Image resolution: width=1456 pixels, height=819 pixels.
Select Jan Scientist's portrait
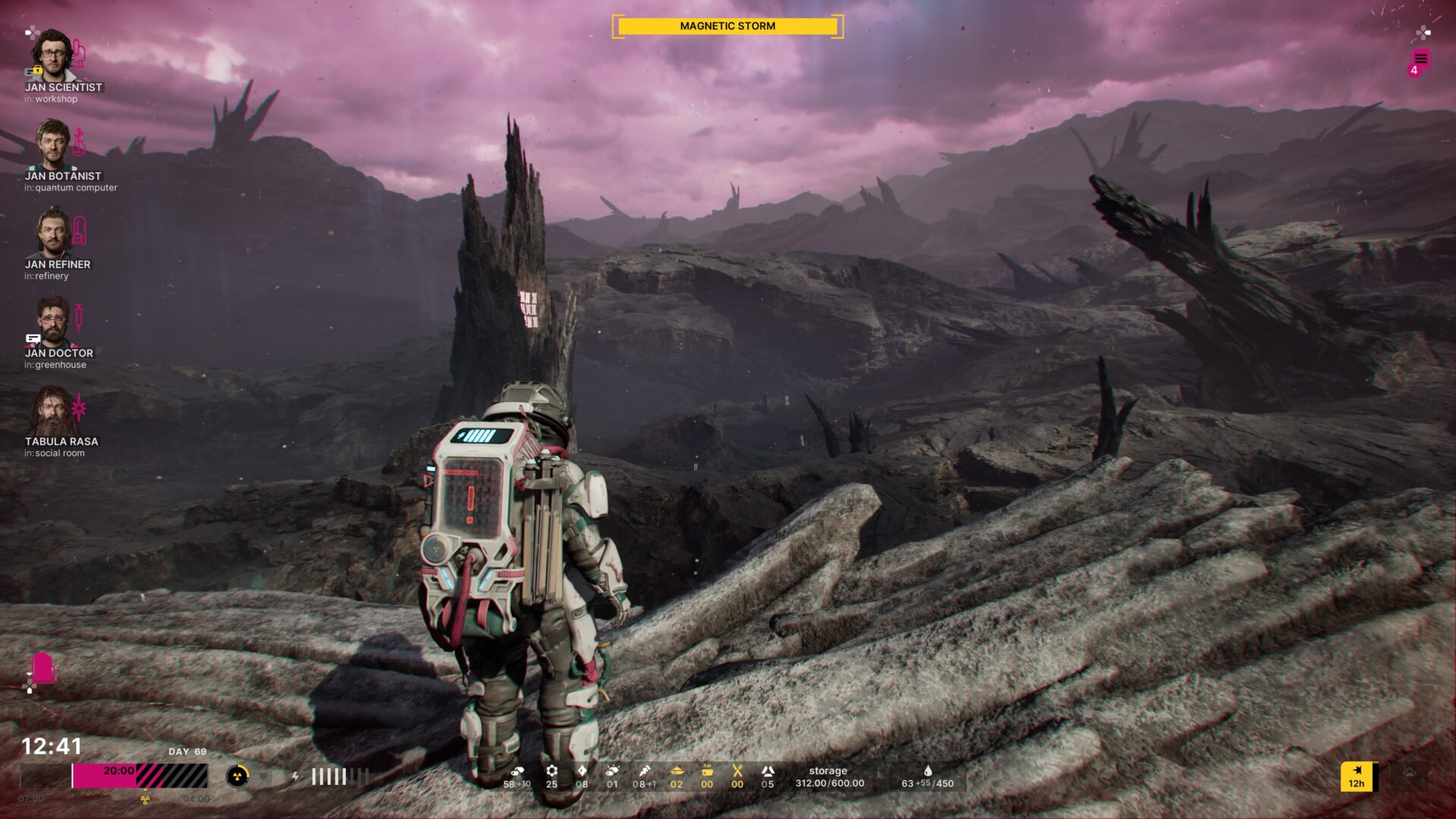[x=52, y=55]
